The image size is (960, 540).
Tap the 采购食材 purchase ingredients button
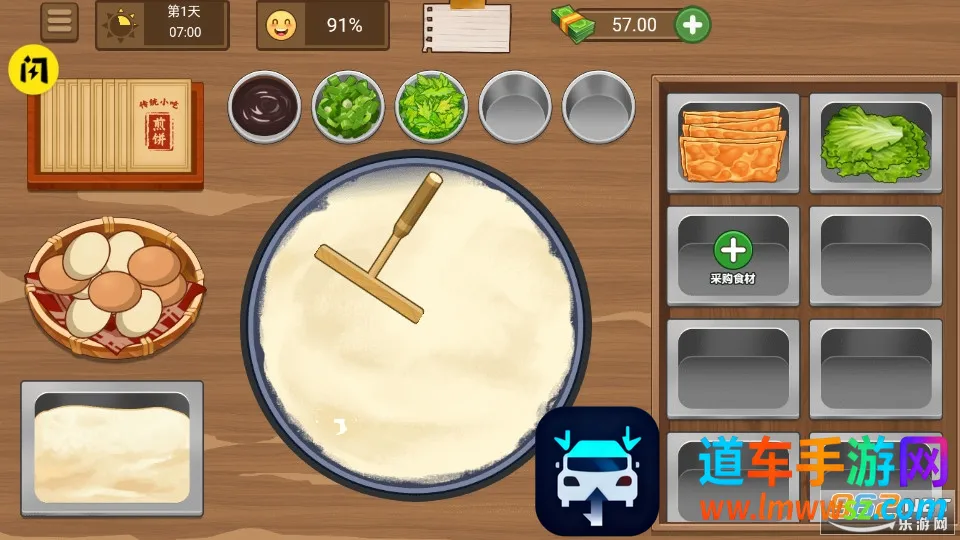click(x=733, y=258)
